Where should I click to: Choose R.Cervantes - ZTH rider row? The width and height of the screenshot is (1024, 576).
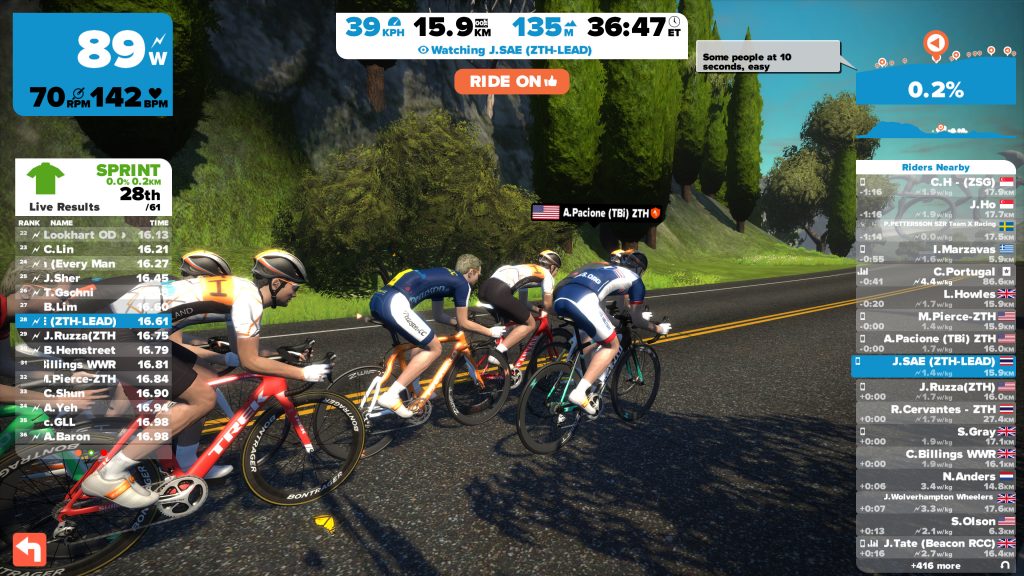tap(935, 414)
